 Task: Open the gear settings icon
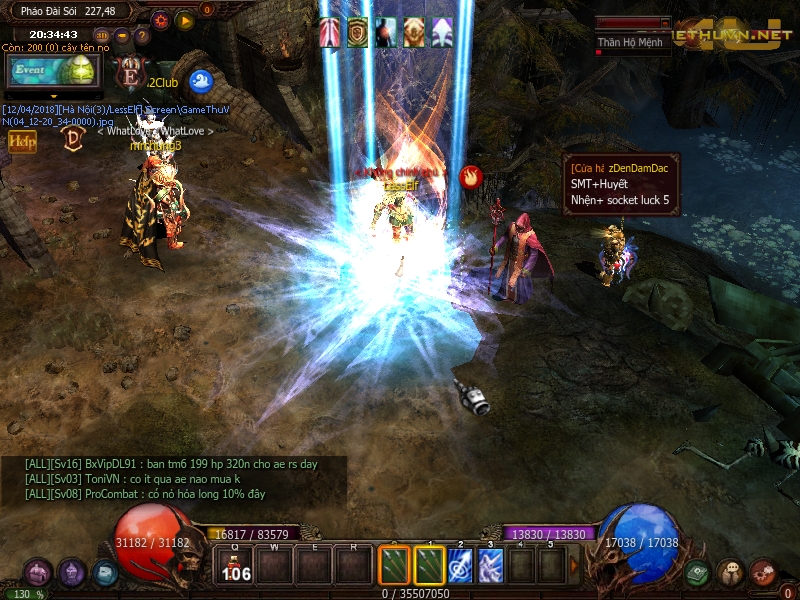(x=161, y=19)
